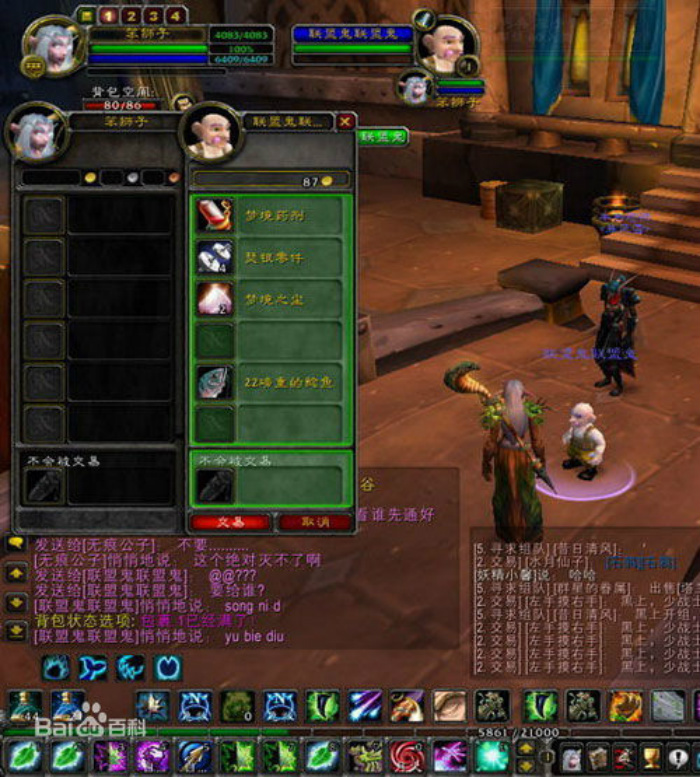This screenshot has height=777, width=700.
Task: Cancel the trade with 取消 button
Action: (314, 522)
